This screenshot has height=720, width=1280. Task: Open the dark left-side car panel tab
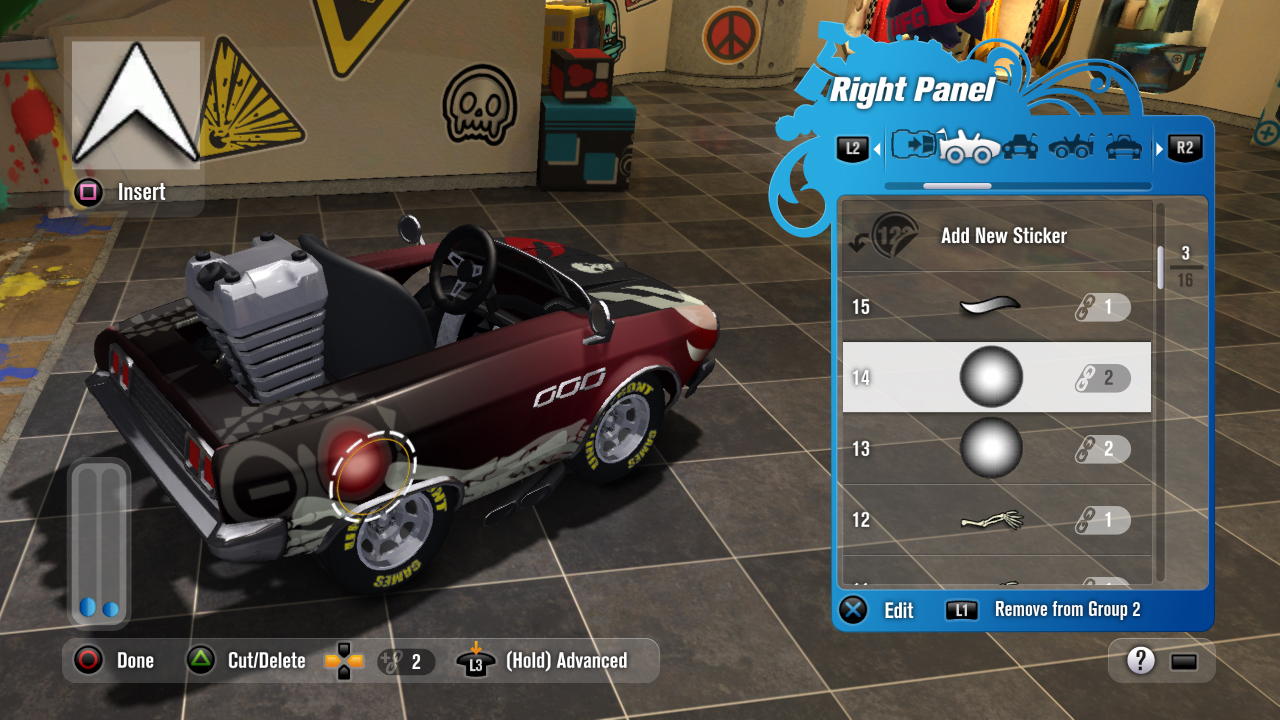[x=1071, y=147]
